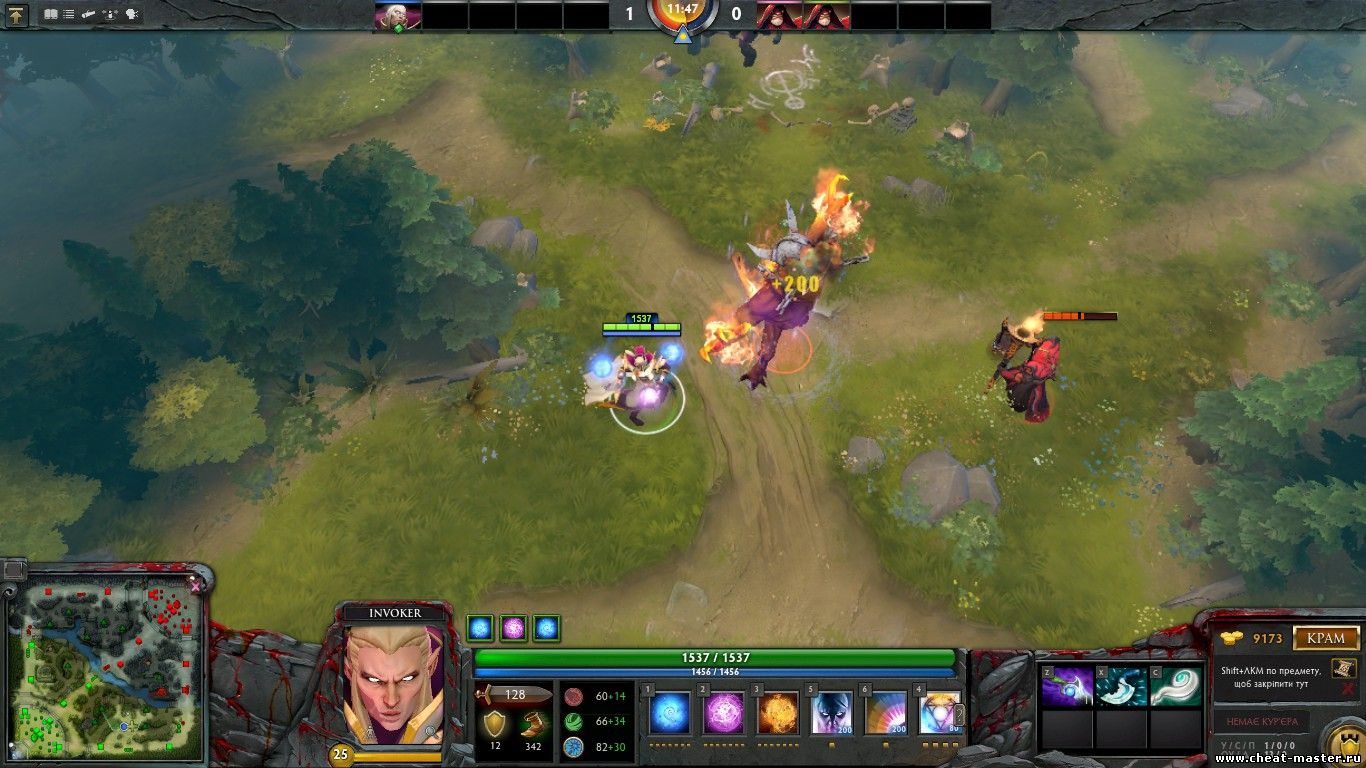This screenshot has width=1366, height=768.
Task: Select the Invoker hero portrait in the HUD
Action: [393, 683]
